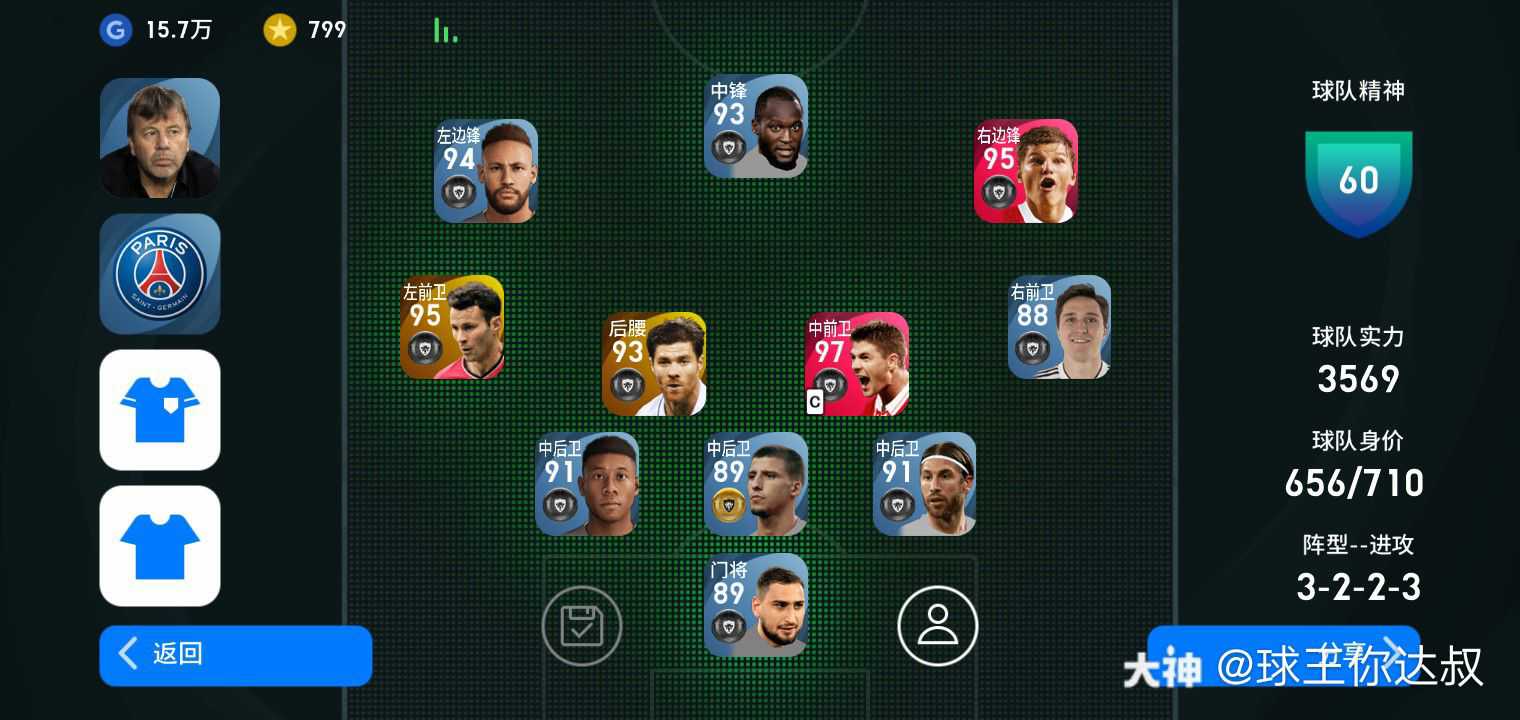Screen dimensions: 1520x720
Task: Select the 右边锋 right winger card
Action: tap(1026, 171)
